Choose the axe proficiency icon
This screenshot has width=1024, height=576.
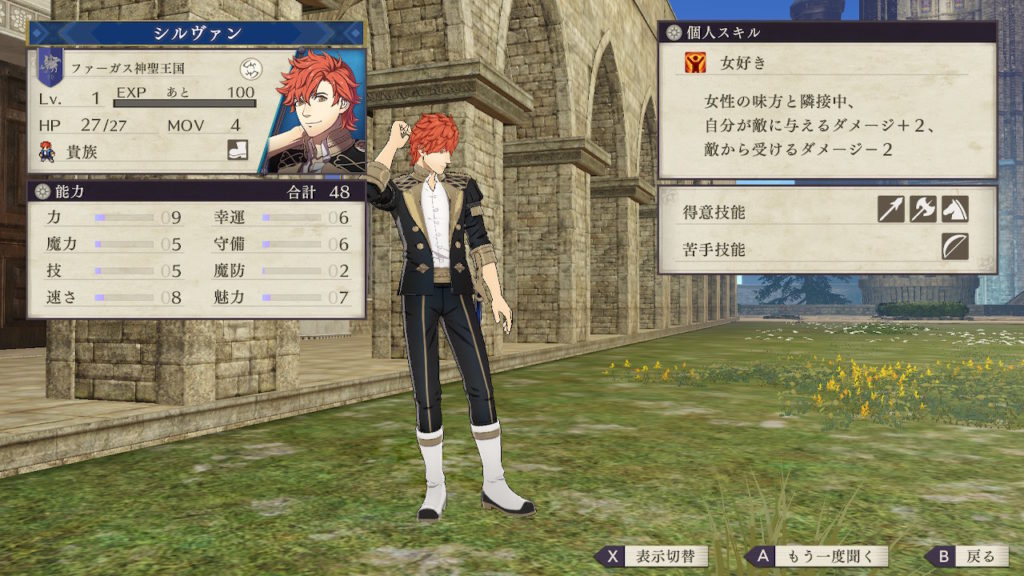pyautogui.click(x=923, y=209)
